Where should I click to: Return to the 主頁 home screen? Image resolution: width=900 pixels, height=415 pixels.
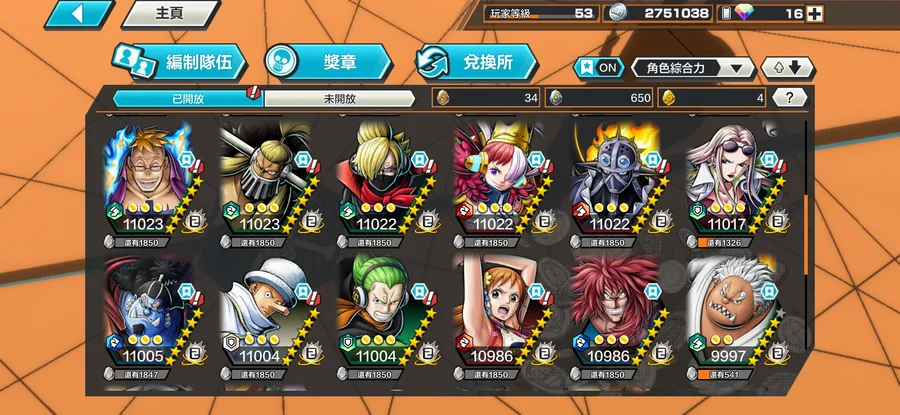[x=169, y=14]
